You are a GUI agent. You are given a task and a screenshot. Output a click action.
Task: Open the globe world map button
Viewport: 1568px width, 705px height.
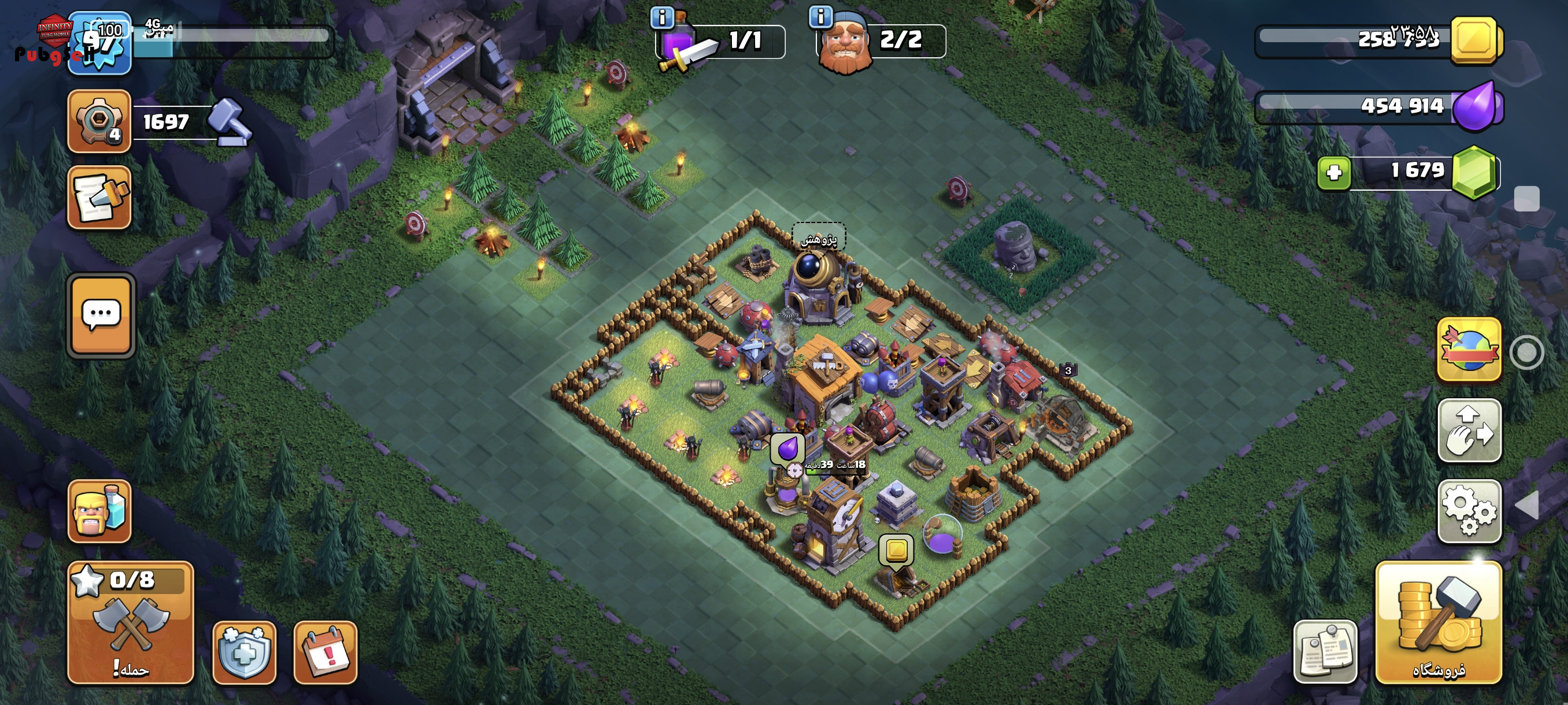tap(1469, 350)
